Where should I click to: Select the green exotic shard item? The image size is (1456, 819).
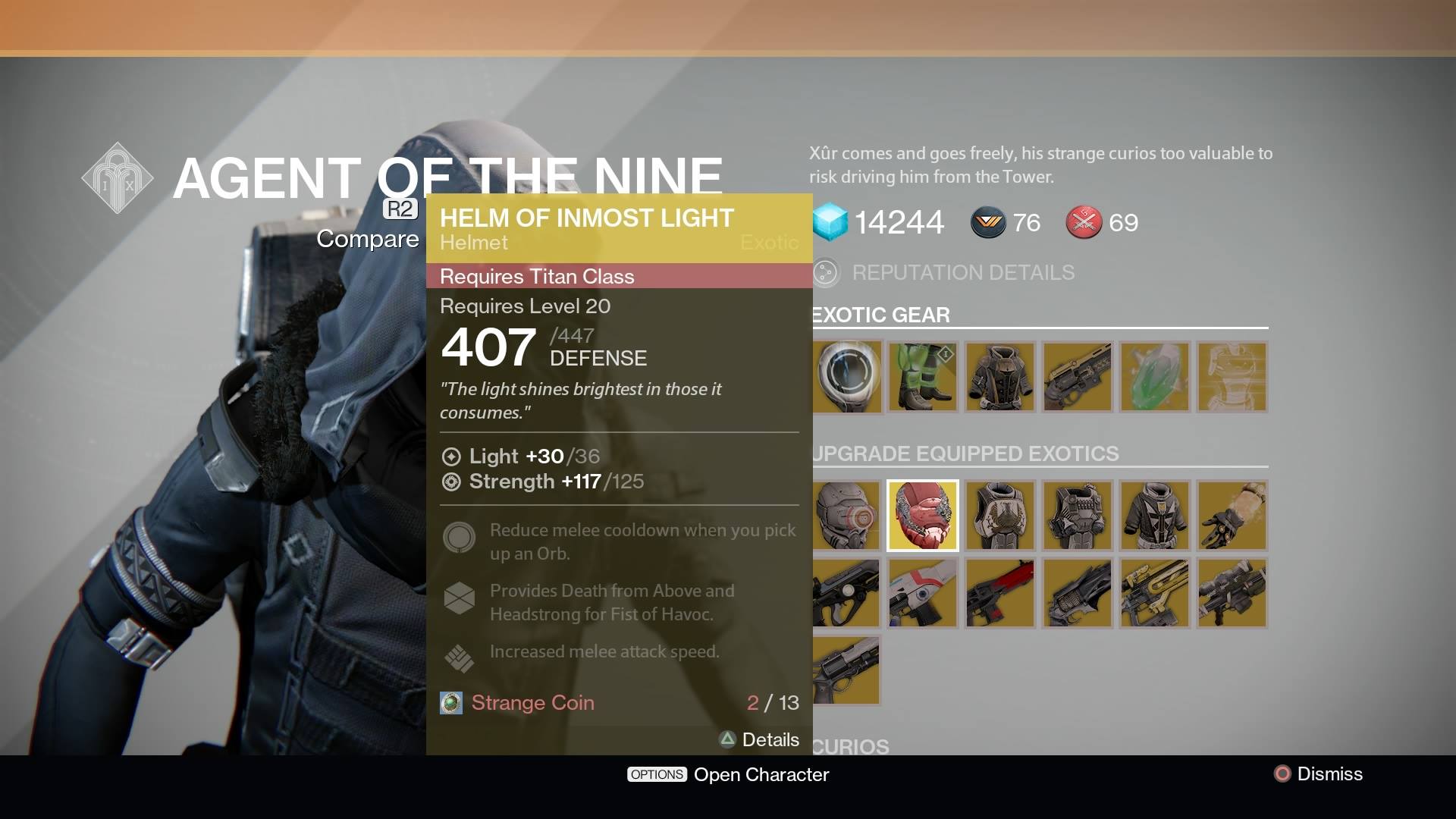coord(1154,377)
